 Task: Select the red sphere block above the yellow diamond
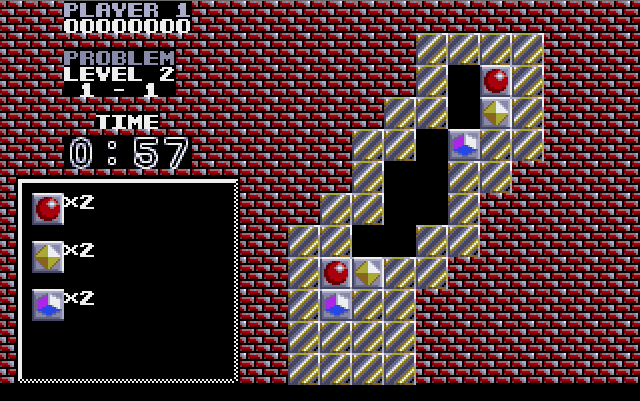point(496,81)
